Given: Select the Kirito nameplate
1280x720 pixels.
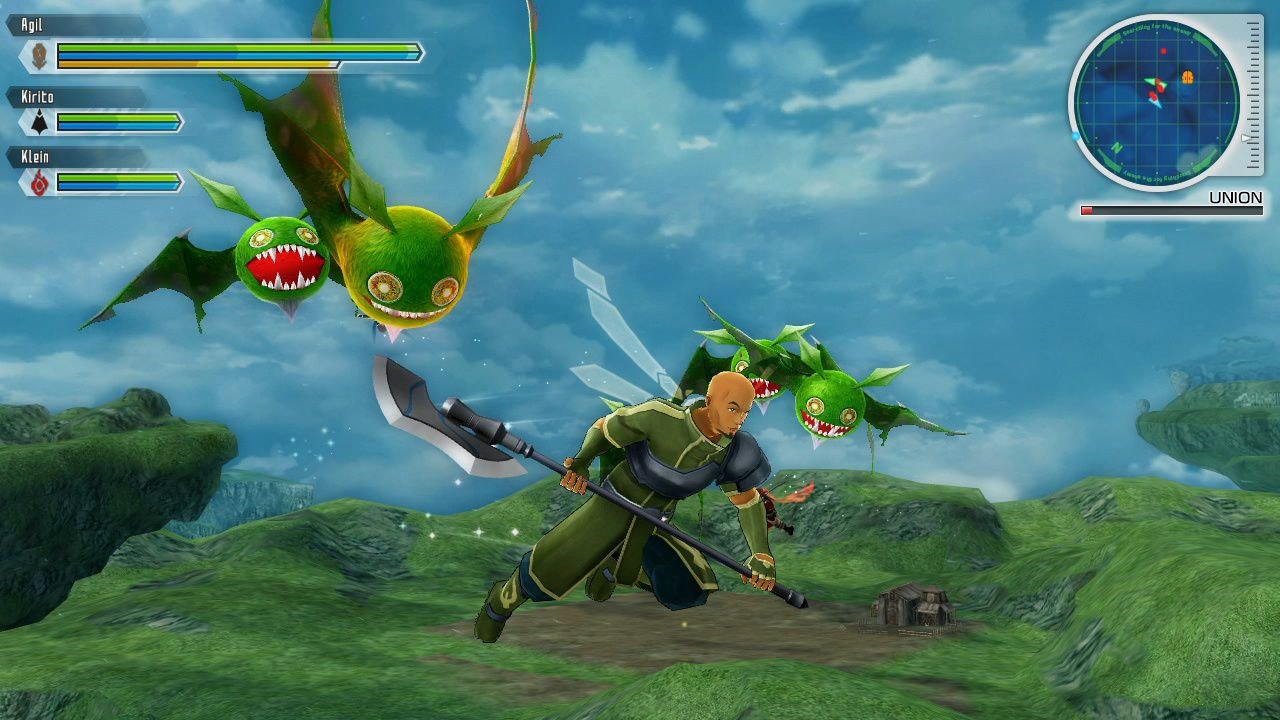Looking at the screenshot, I should click(x=35, y=95).
